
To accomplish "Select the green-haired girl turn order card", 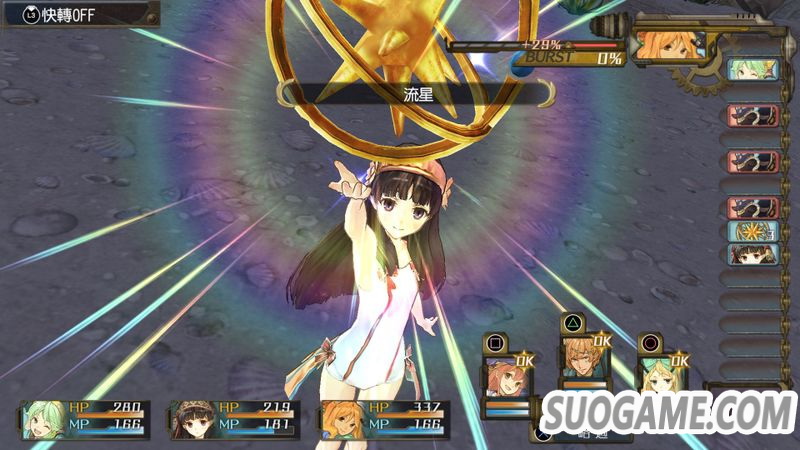I will [752, 69].
